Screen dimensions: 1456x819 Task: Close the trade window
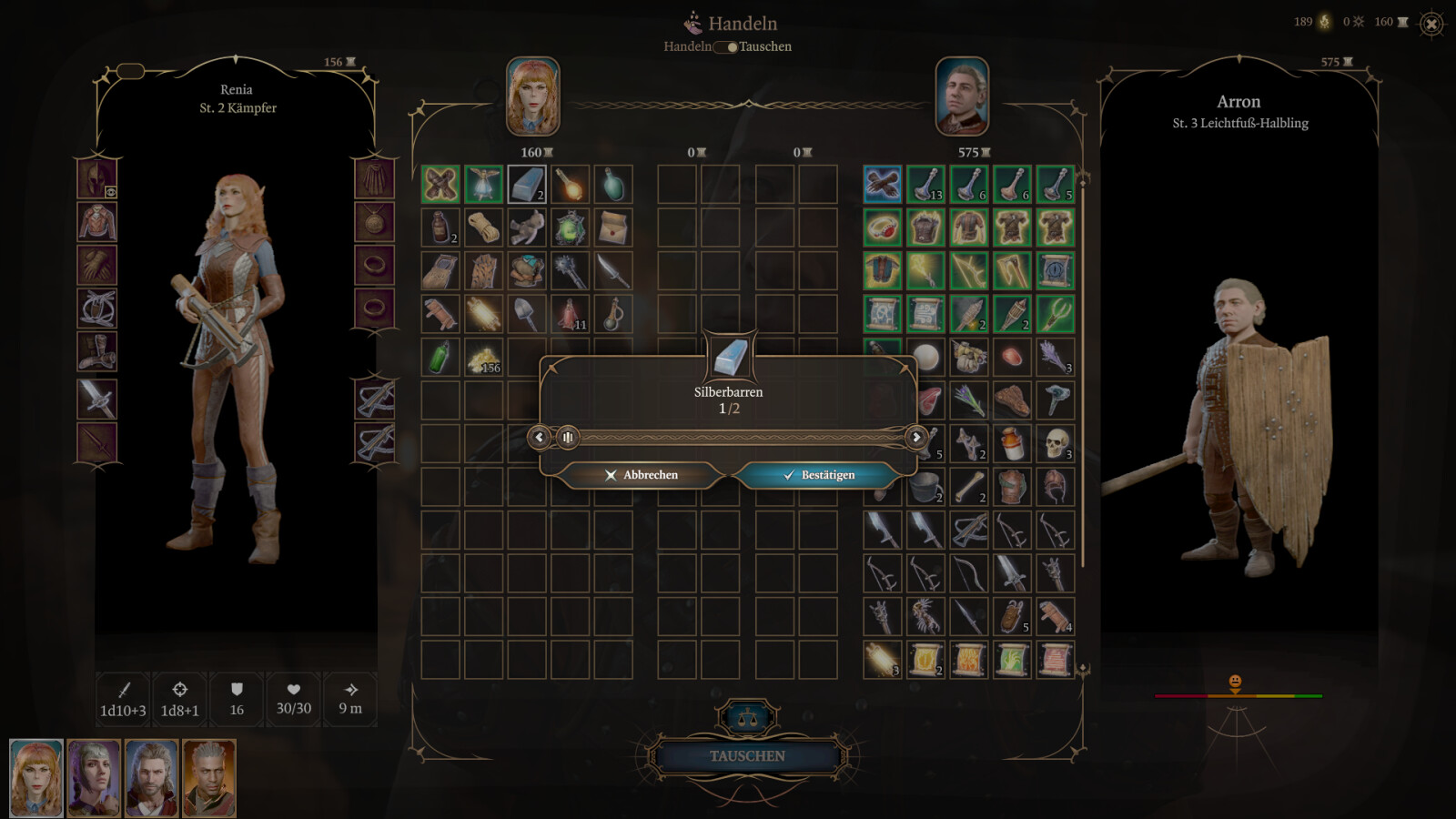[x=1431, y=25]
